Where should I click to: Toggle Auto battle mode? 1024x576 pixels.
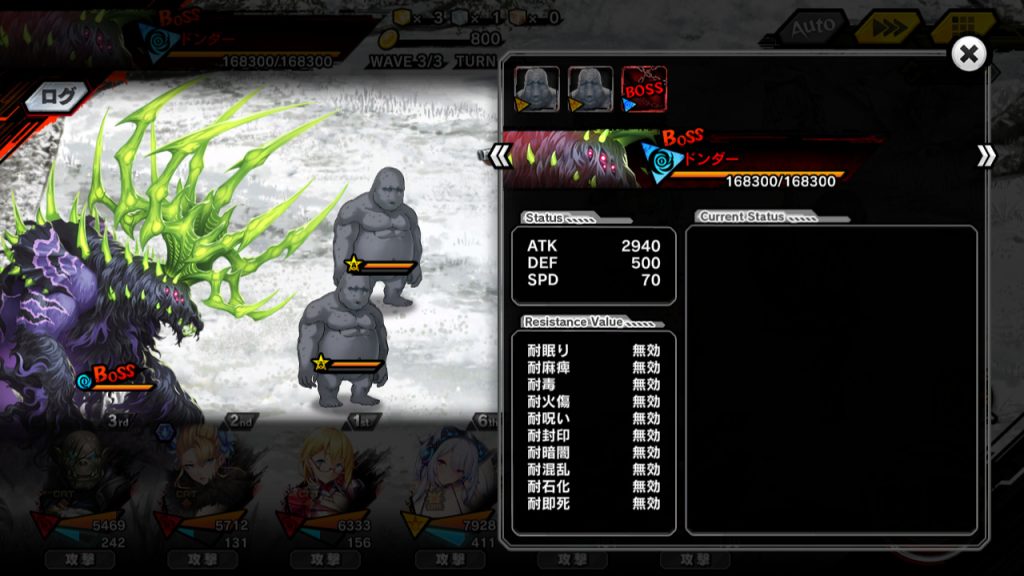[812, 27]
